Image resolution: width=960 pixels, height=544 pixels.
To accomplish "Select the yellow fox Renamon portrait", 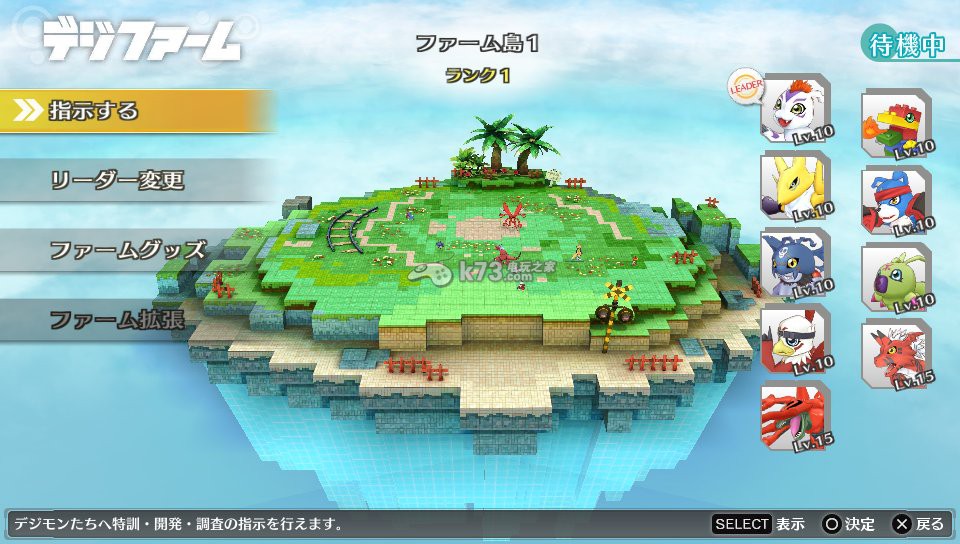I will 794,186.
